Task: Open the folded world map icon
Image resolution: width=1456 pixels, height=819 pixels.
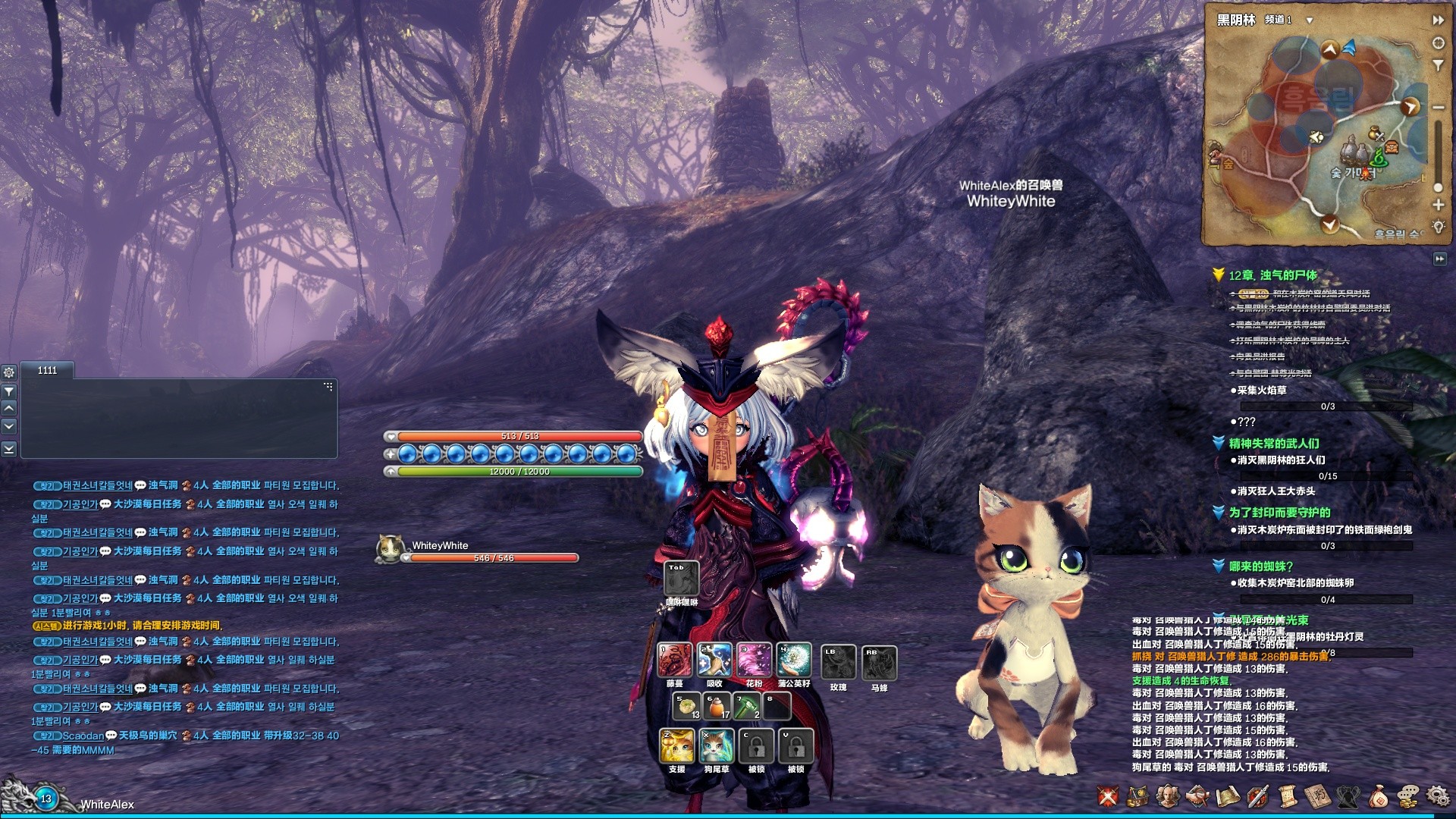Action: 1228,796
